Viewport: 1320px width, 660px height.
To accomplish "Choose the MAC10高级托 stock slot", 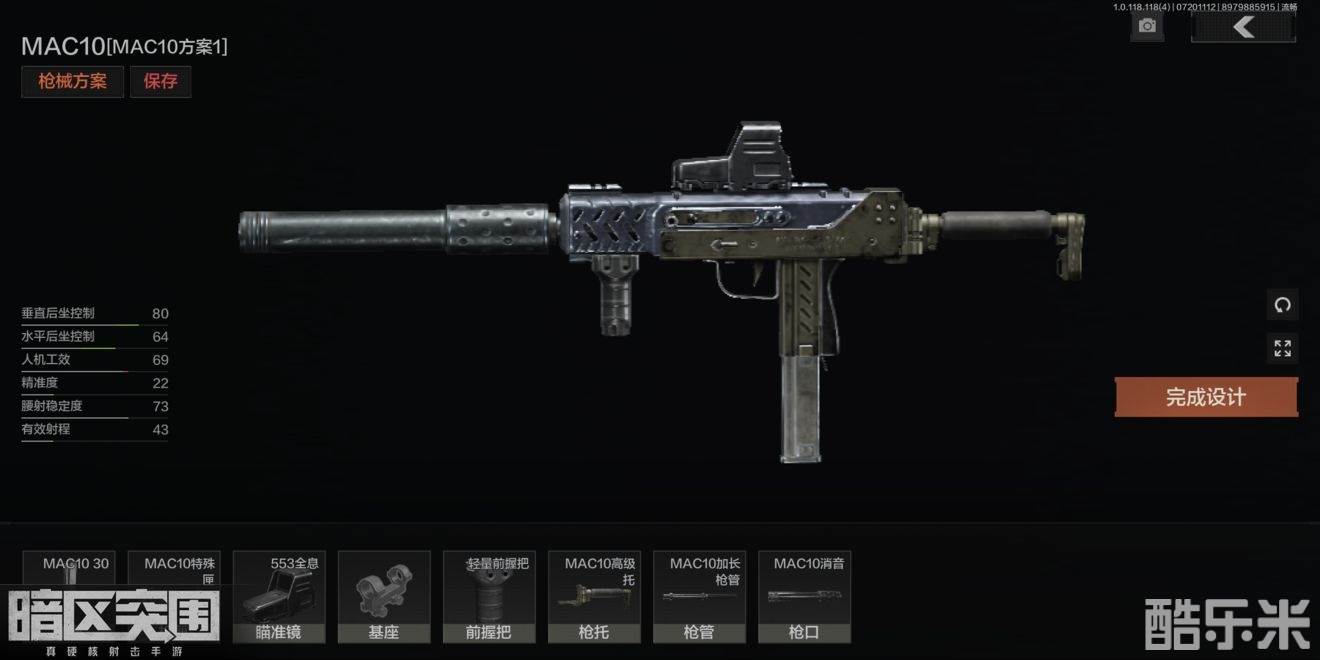I will click(x=594, y=596).
